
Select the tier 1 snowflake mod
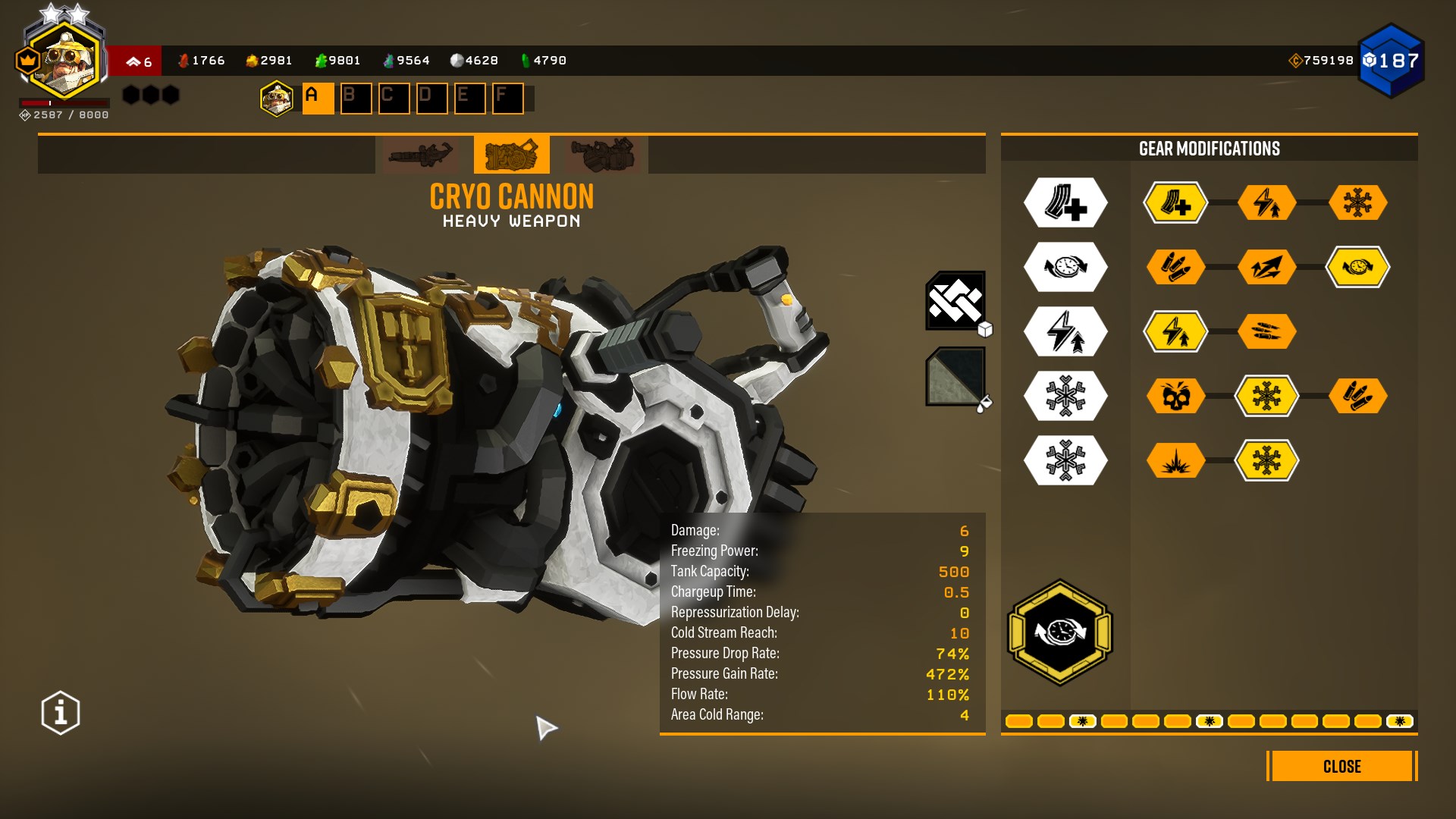[1357, 202]
